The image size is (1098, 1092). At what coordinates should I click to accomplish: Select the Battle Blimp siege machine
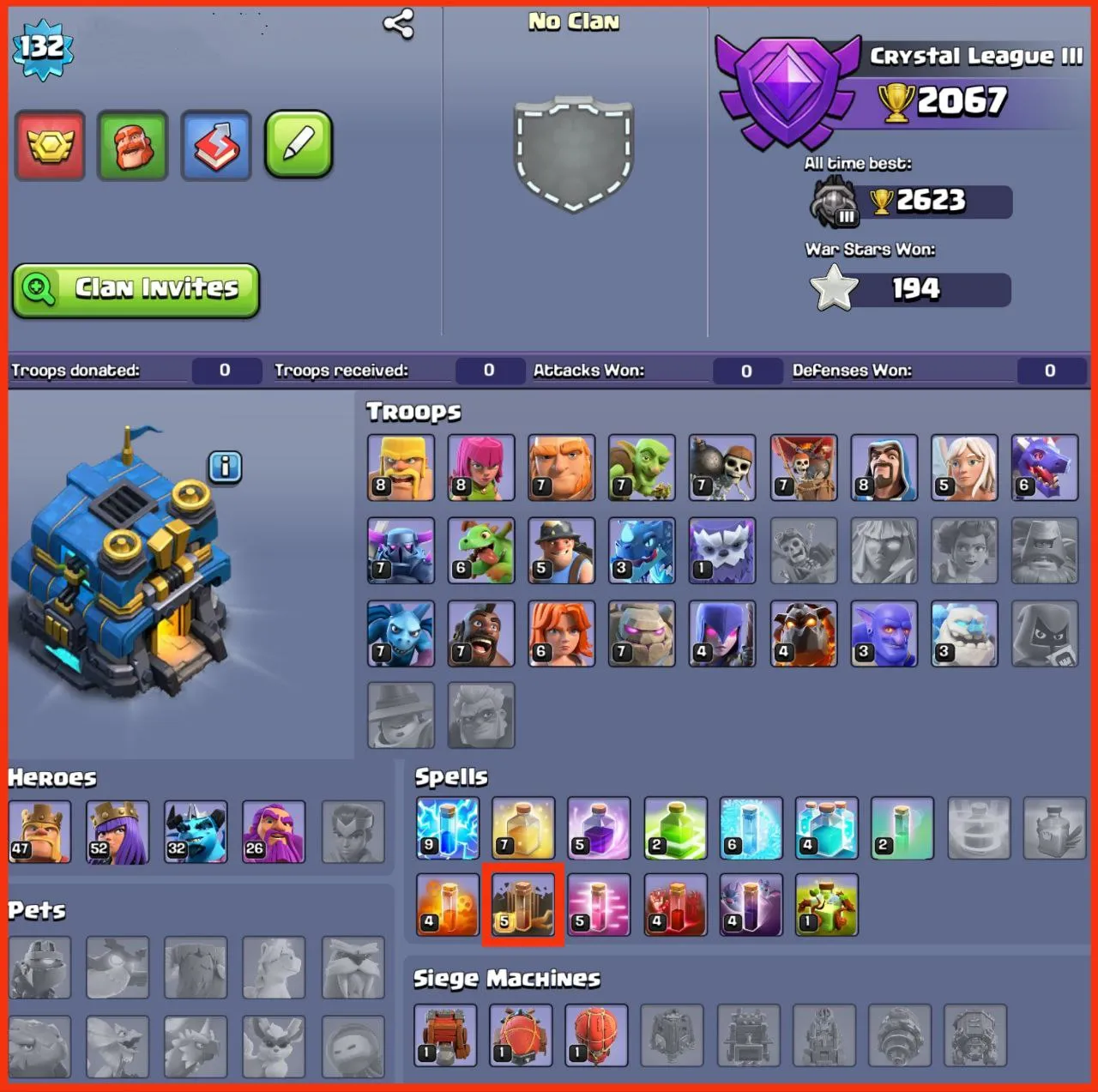coord(521,1035)
